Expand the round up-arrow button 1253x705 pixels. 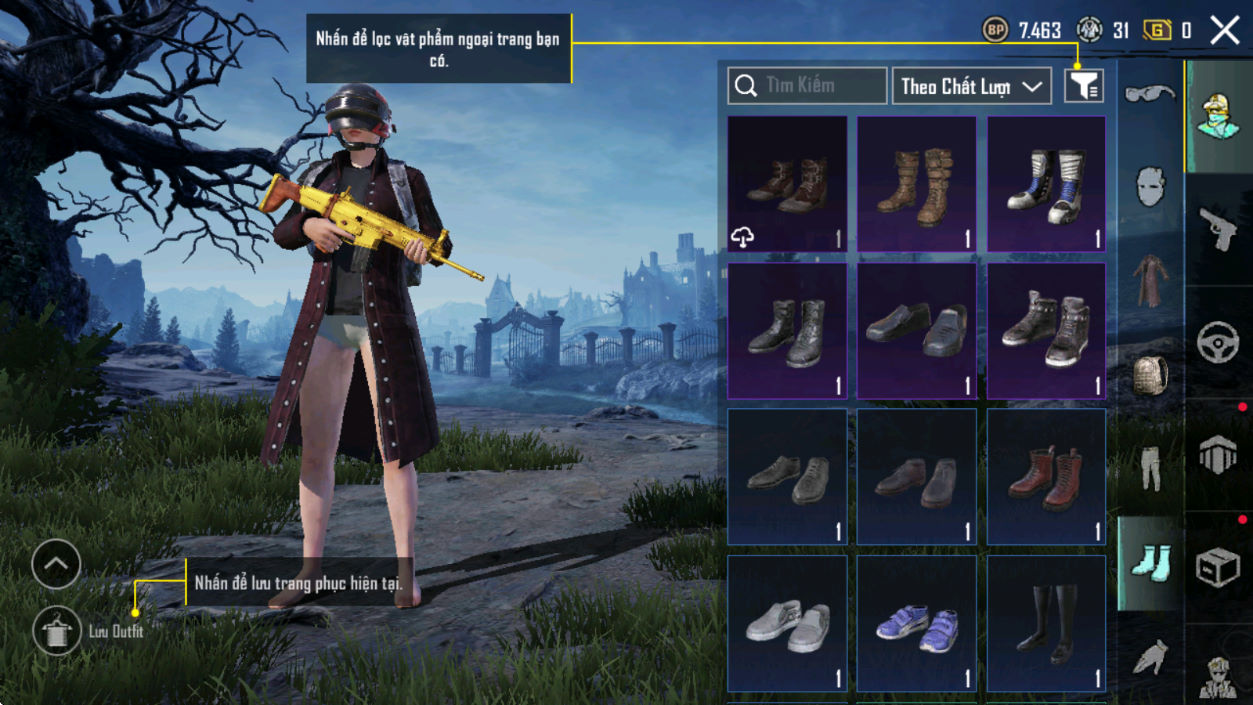[x=56, y=565]
